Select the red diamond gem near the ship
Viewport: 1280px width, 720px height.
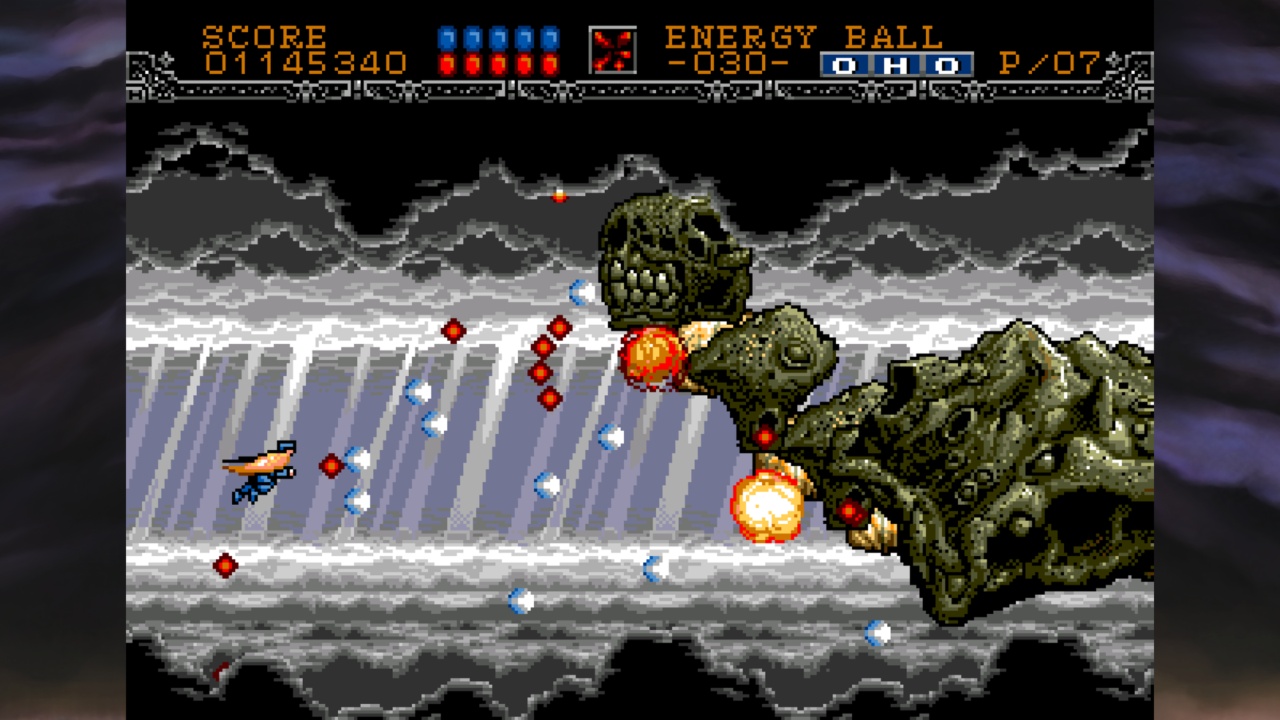coord(333,464)
